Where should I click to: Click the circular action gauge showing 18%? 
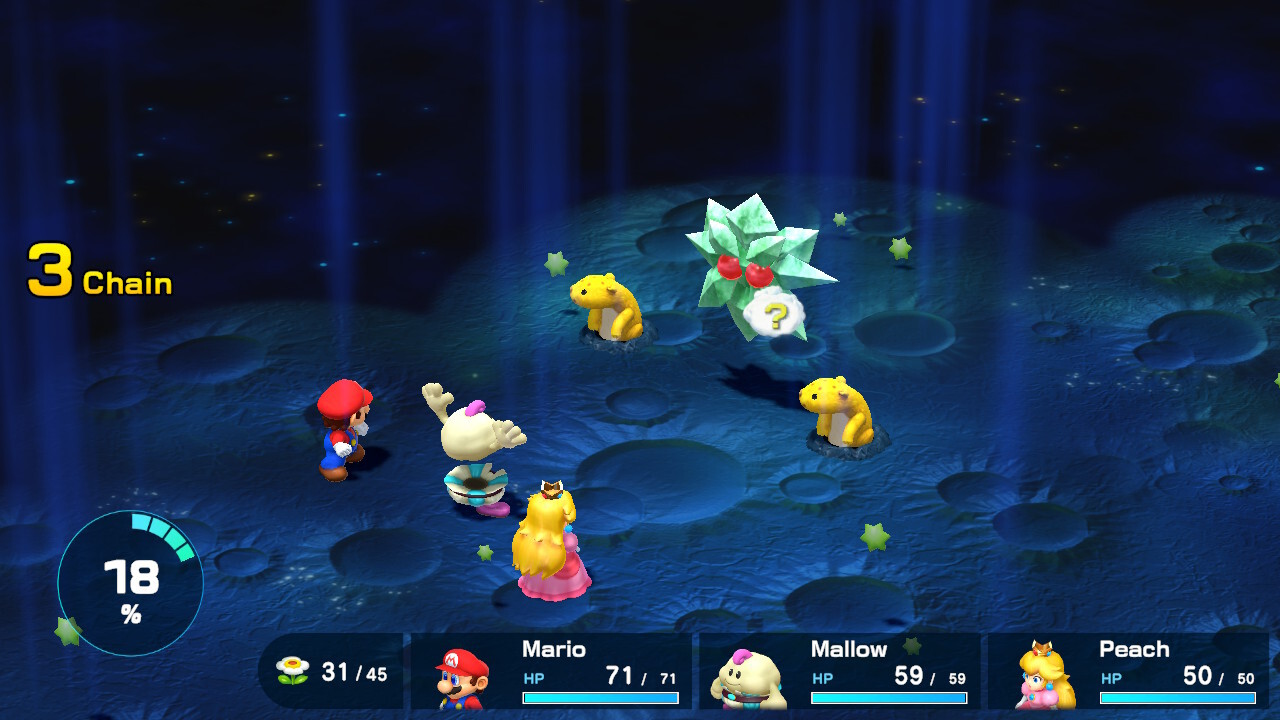tap(130, 583)
